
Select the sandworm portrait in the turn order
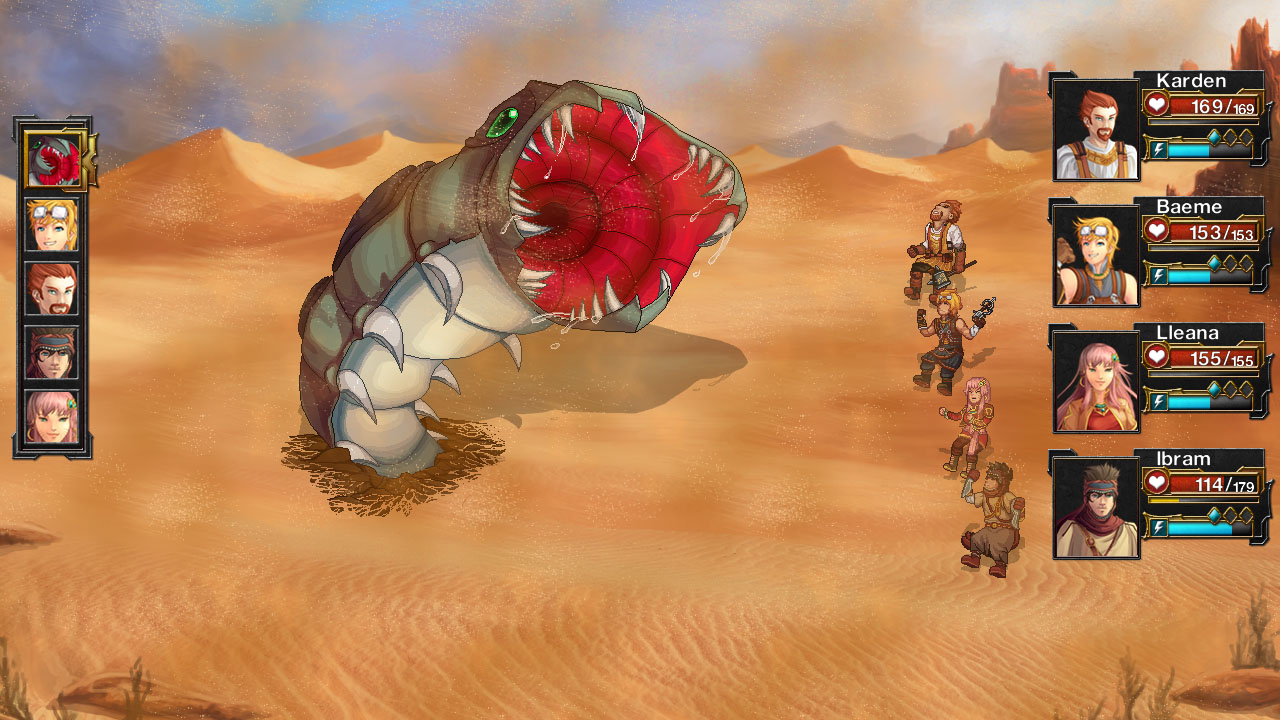52,161
